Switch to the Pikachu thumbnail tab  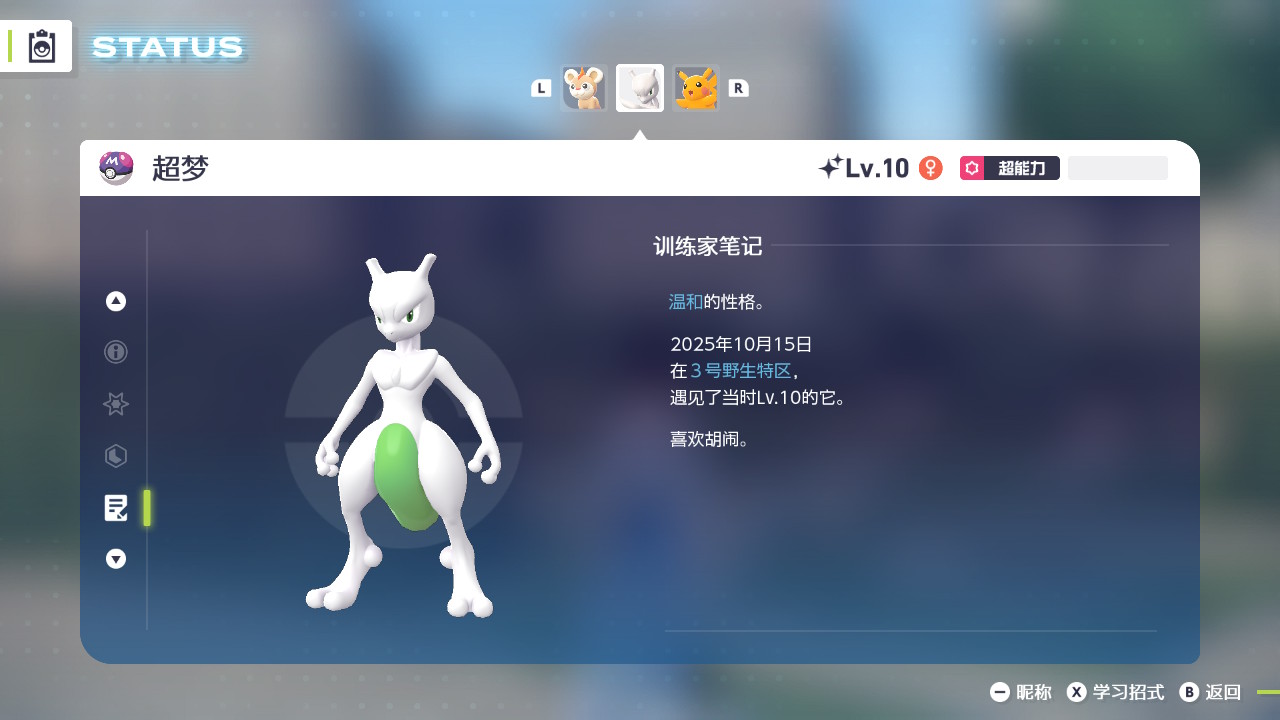click(696, 88)
